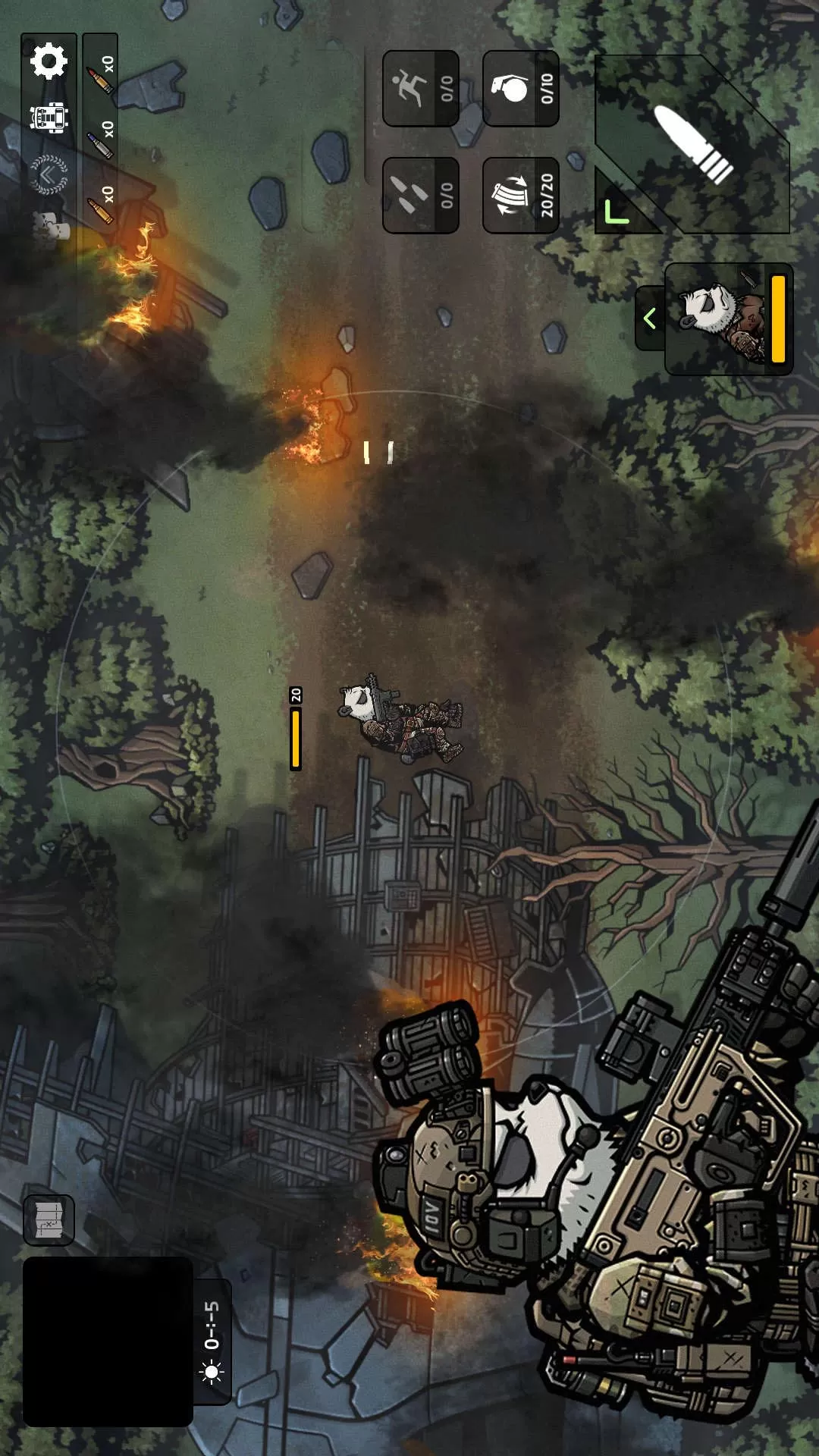
Task: Select the laurel wreath rank emblem
Action: click(49, 175)
